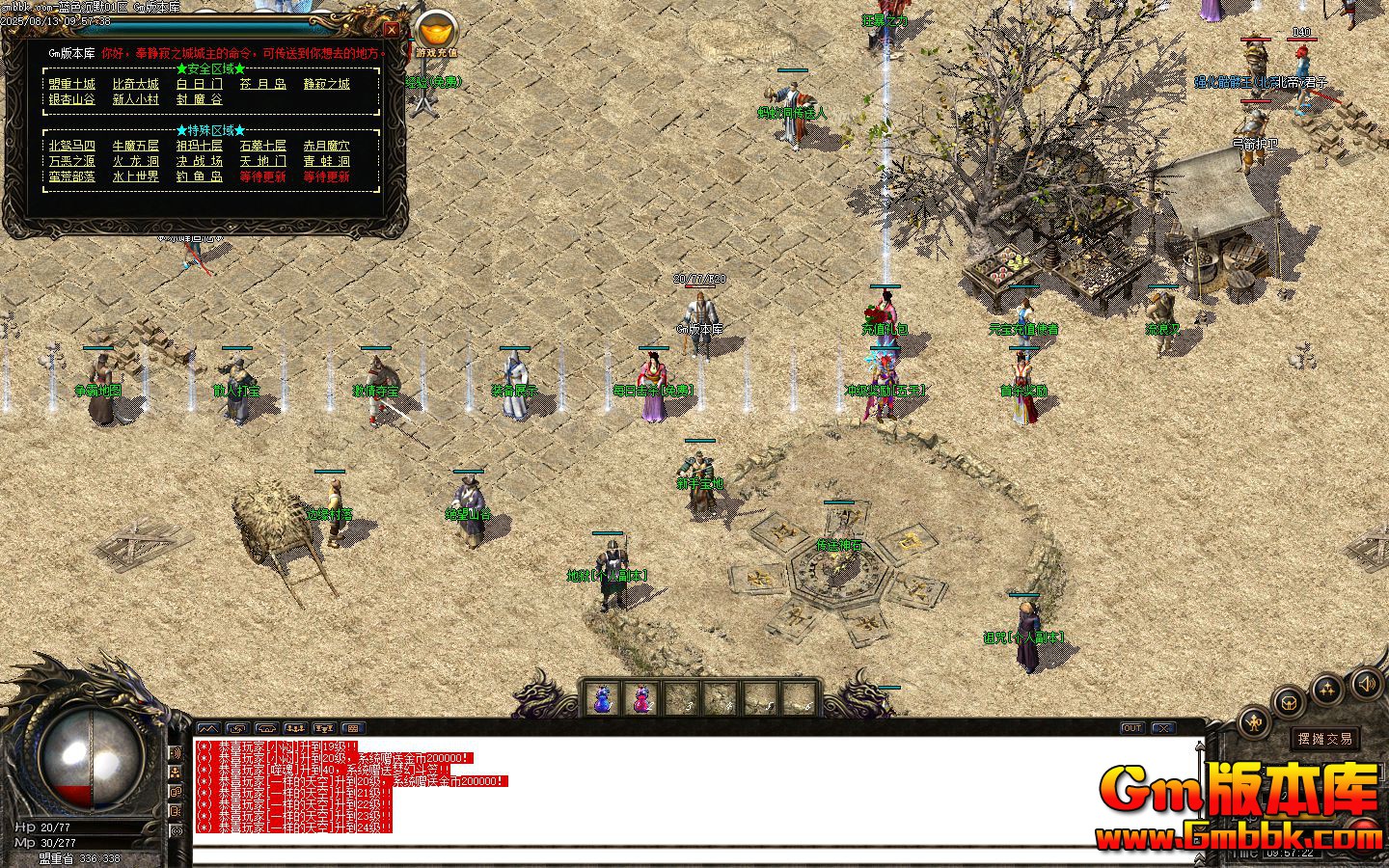The height and width of the screenshot is (868, 1389).
Task: Click the exchange arrows icon in chat toolbar
Action: tap(239, 728)
